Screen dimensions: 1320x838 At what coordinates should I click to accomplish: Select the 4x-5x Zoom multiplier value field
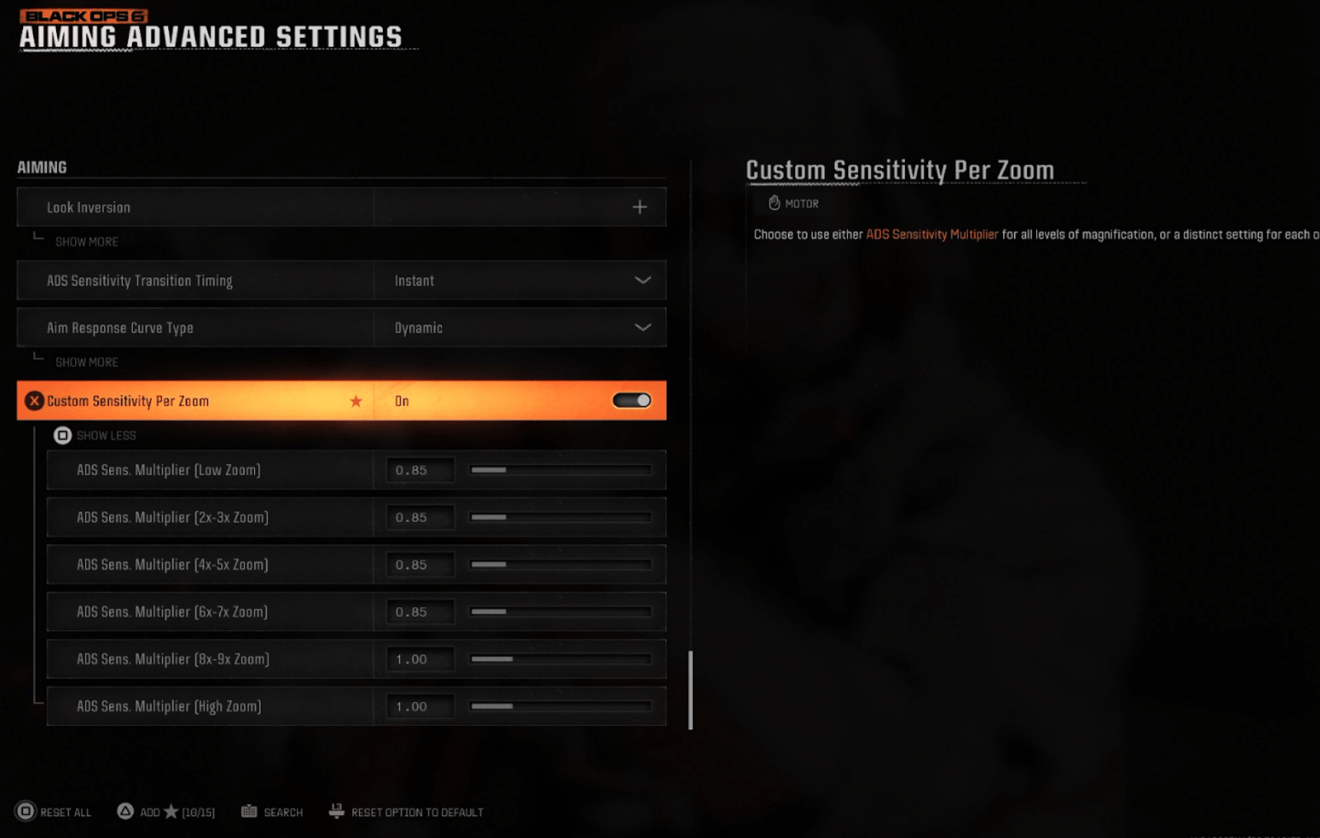420,565
